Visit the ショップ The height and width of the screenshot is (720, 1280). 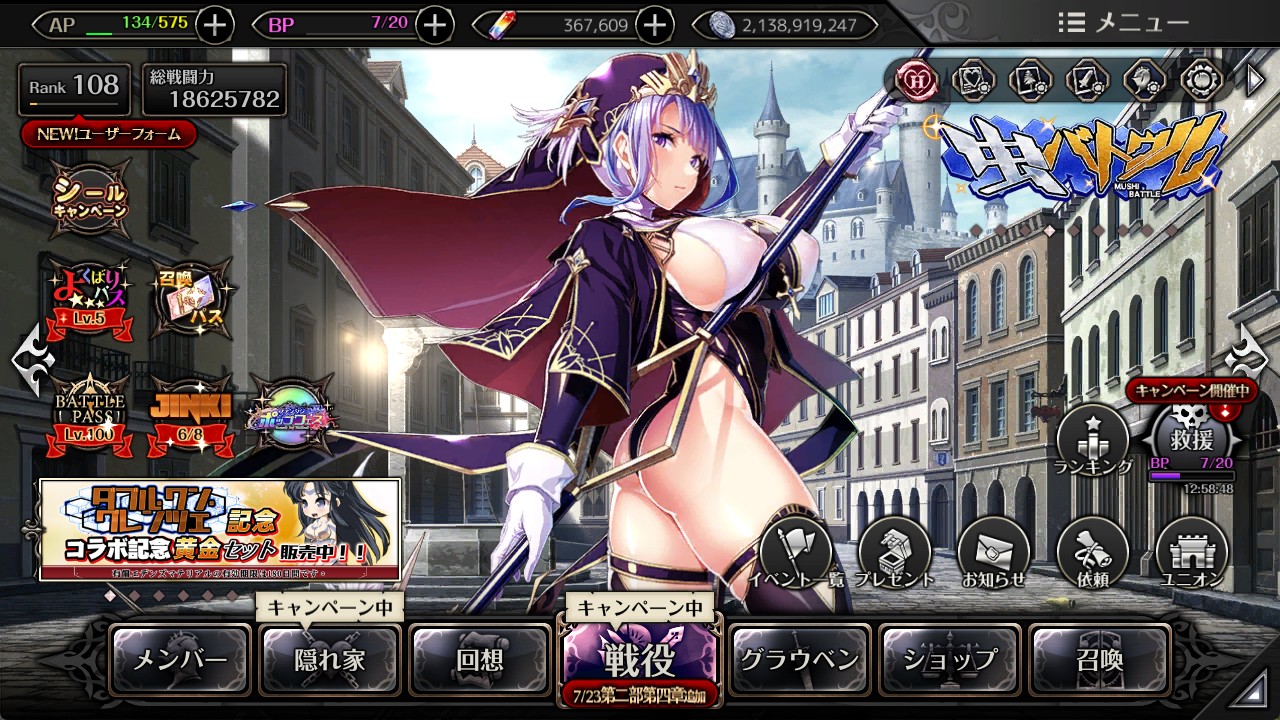point(950,660)
